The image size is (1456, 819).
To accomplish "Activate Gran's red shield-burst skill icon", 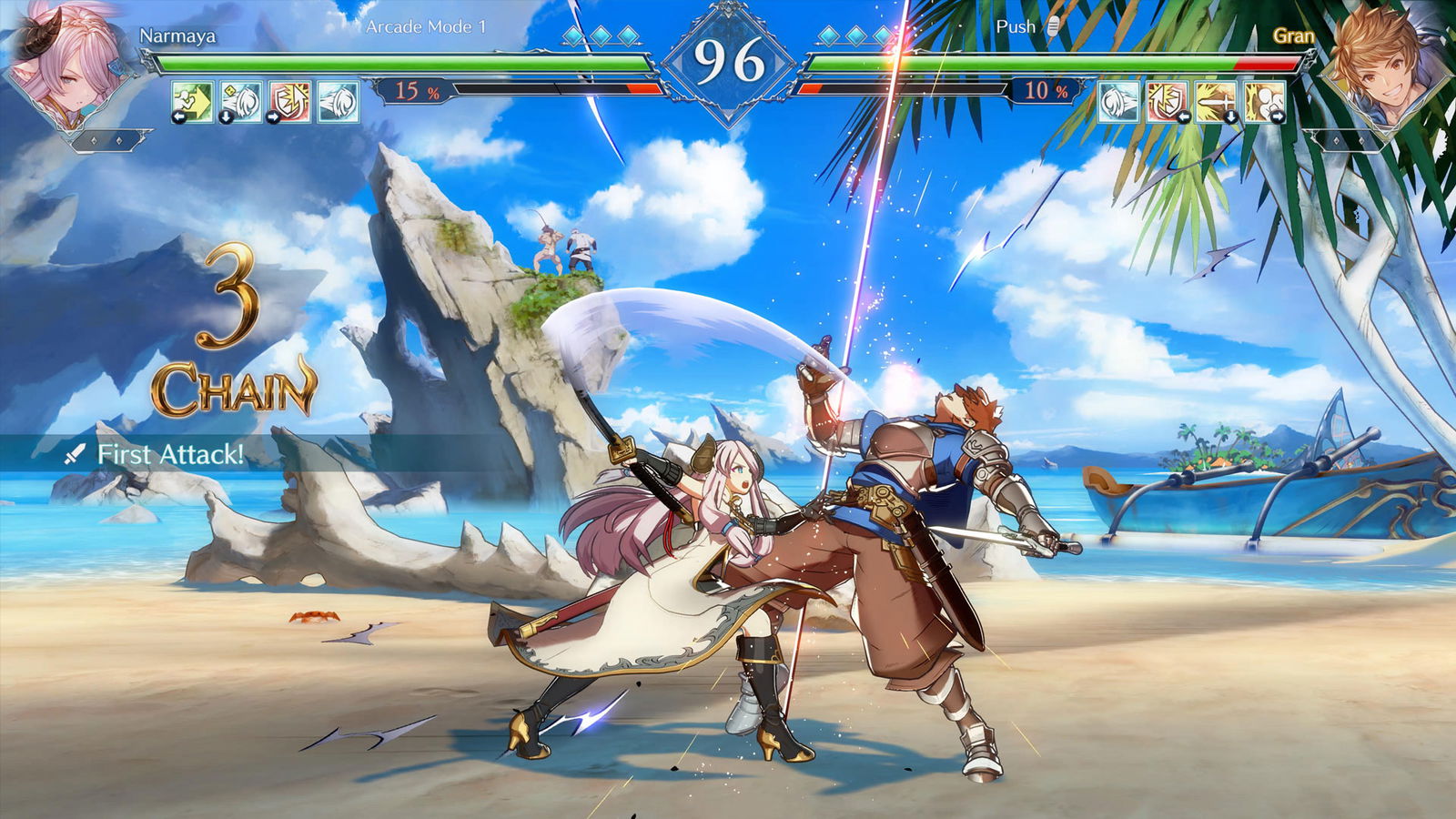I will (1167, 102).
